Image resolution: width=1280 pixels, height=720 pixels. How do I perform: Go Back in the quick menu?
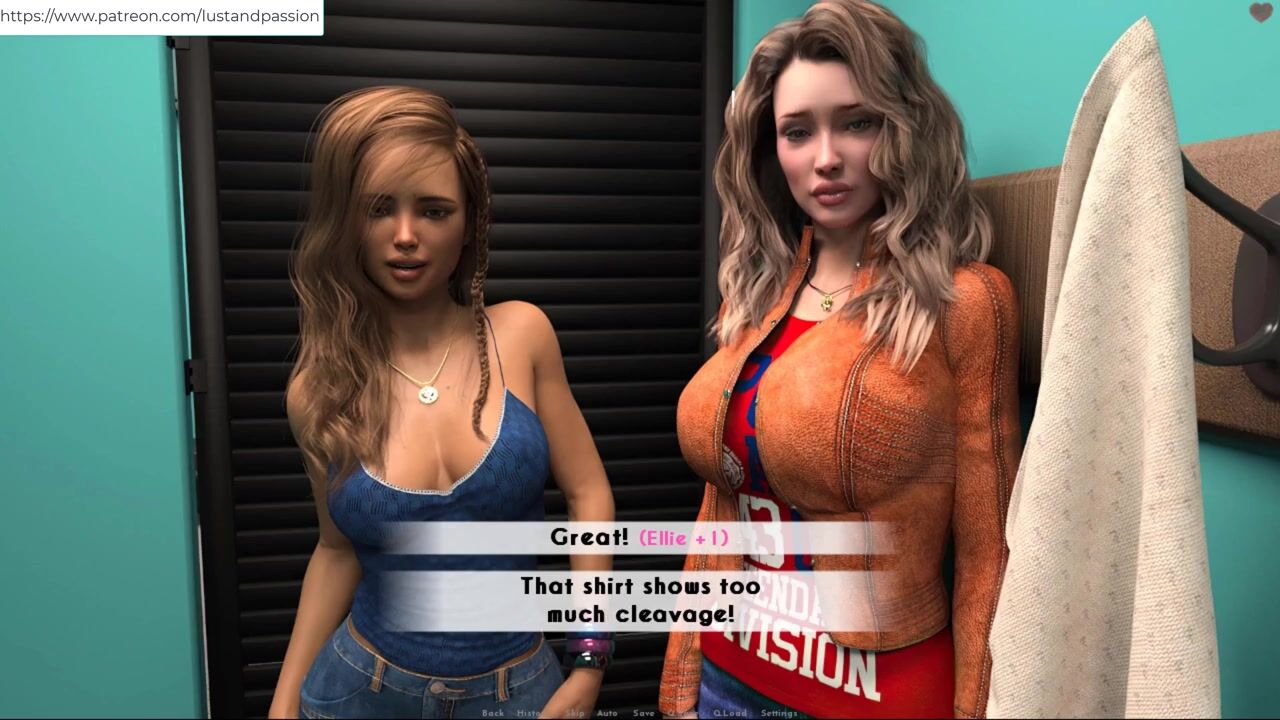click(493, 713)
